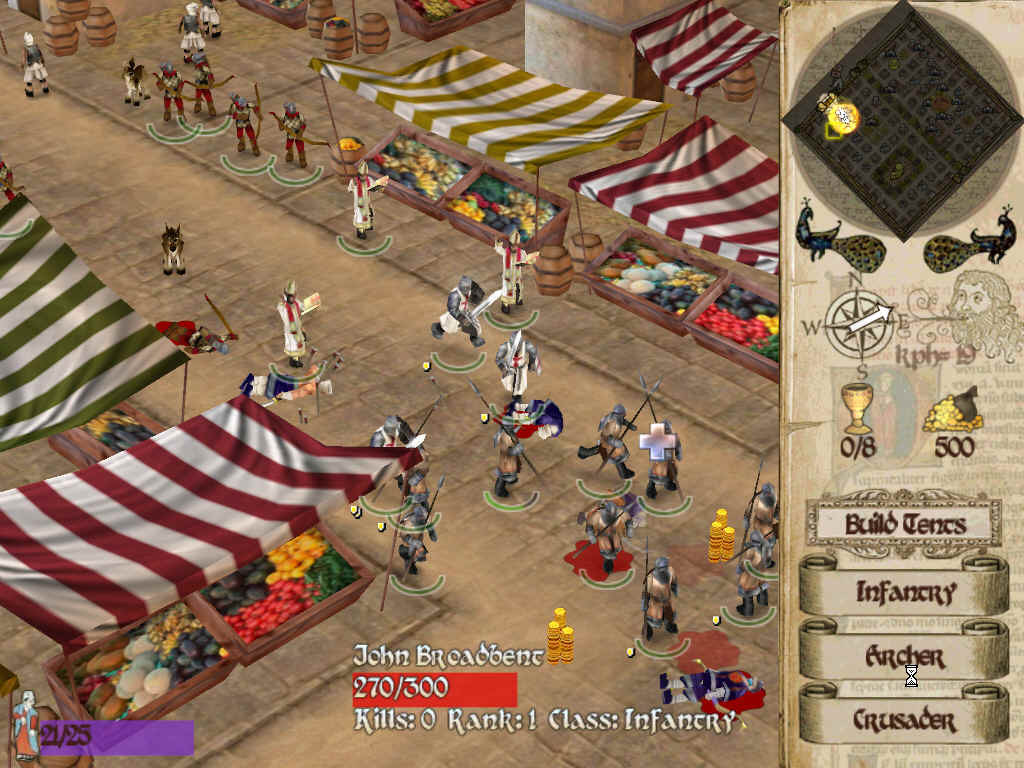Click the compass rose
This screenshot has width=1024, height=768.
(x=859, y=322)
